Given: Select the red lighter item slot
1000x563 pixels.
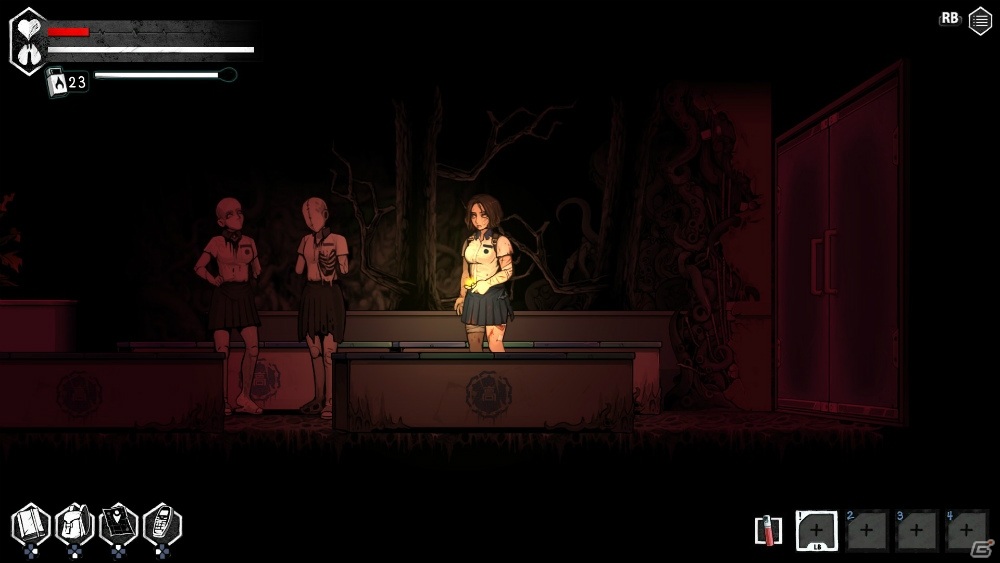Looking at the screenshot, I should click(x=767, y=530).
